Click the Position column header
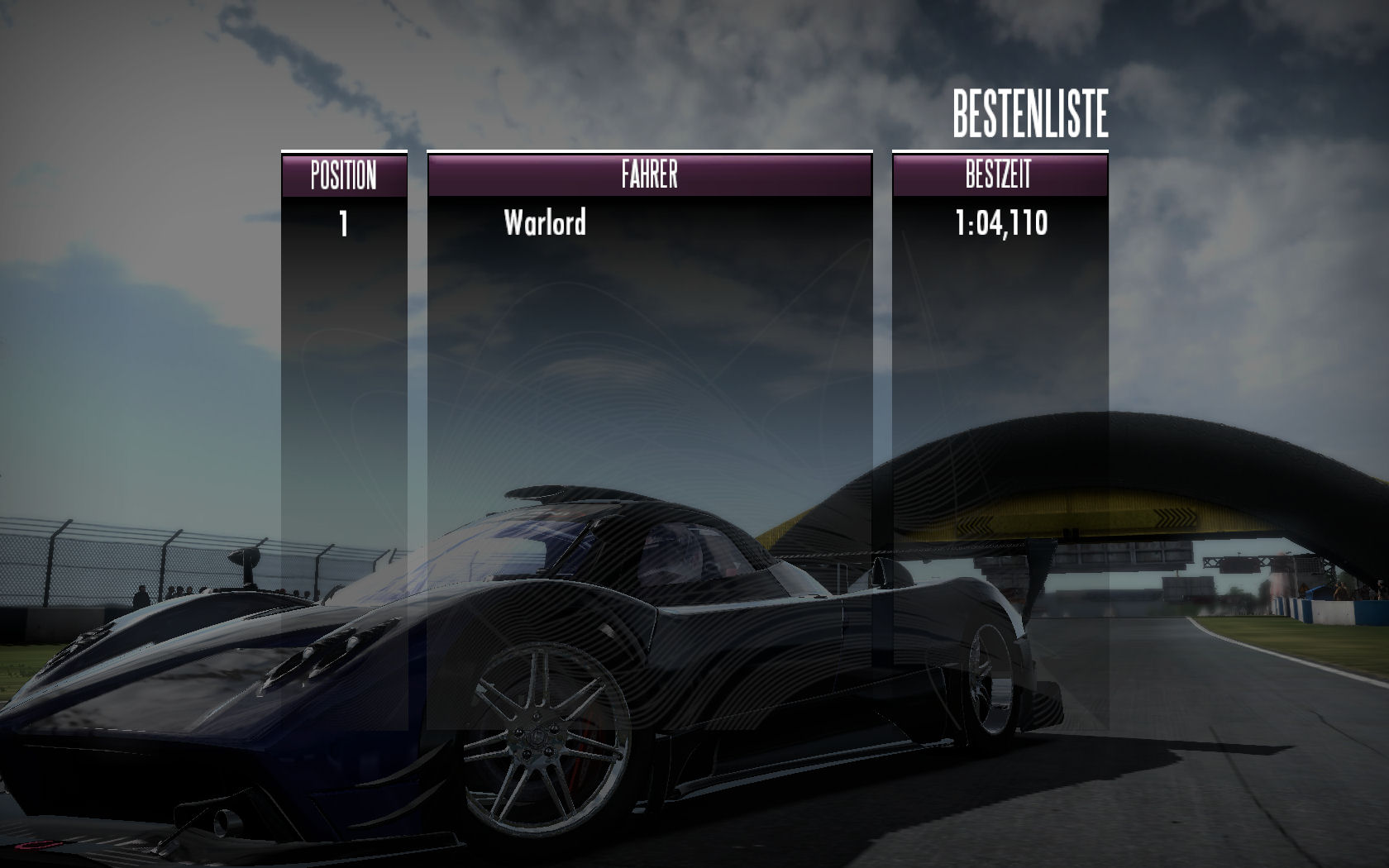 [x=344, y=175]
